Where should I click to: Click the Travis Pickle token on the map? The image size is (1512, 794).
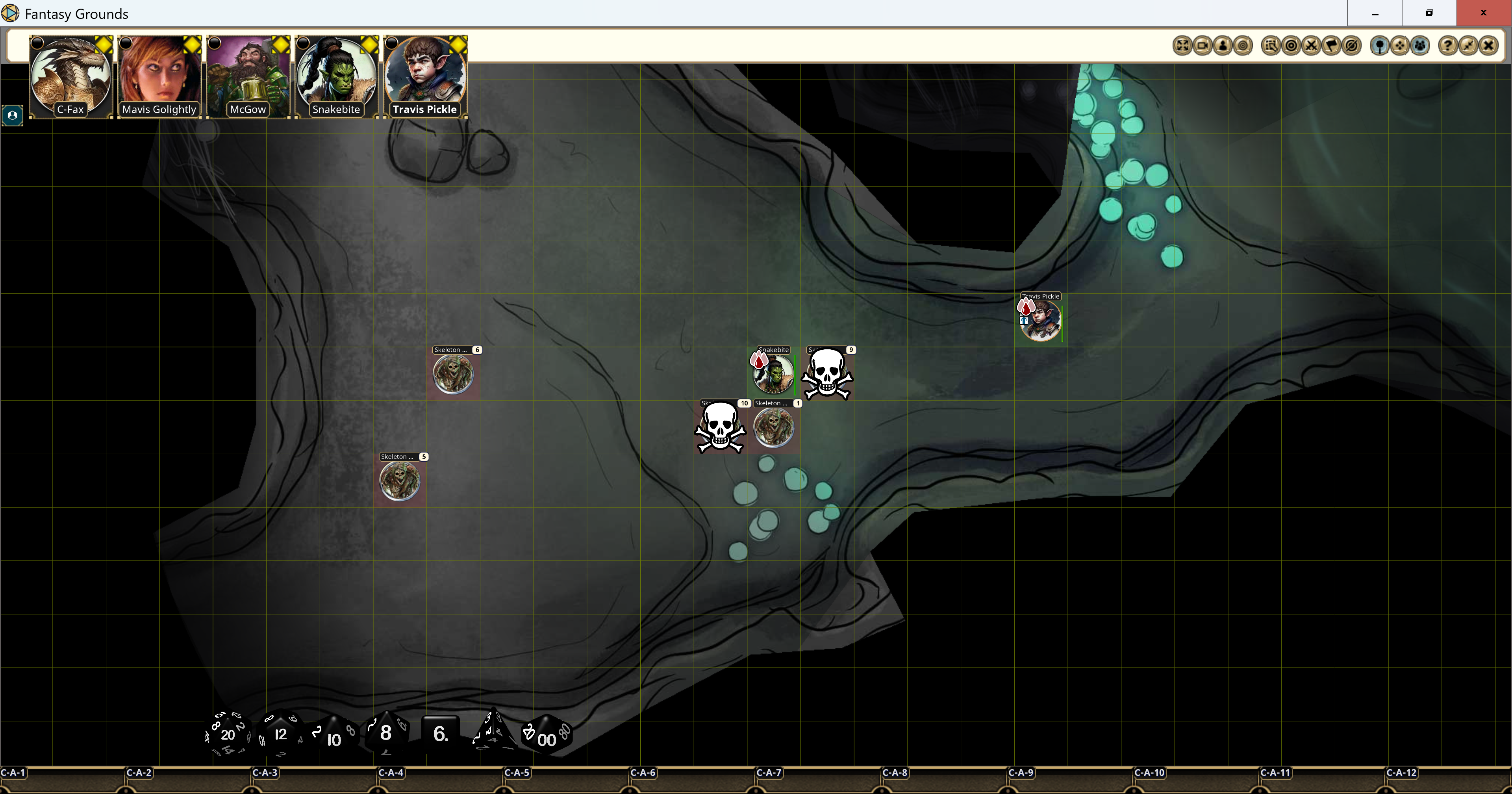pos(1040,322)
